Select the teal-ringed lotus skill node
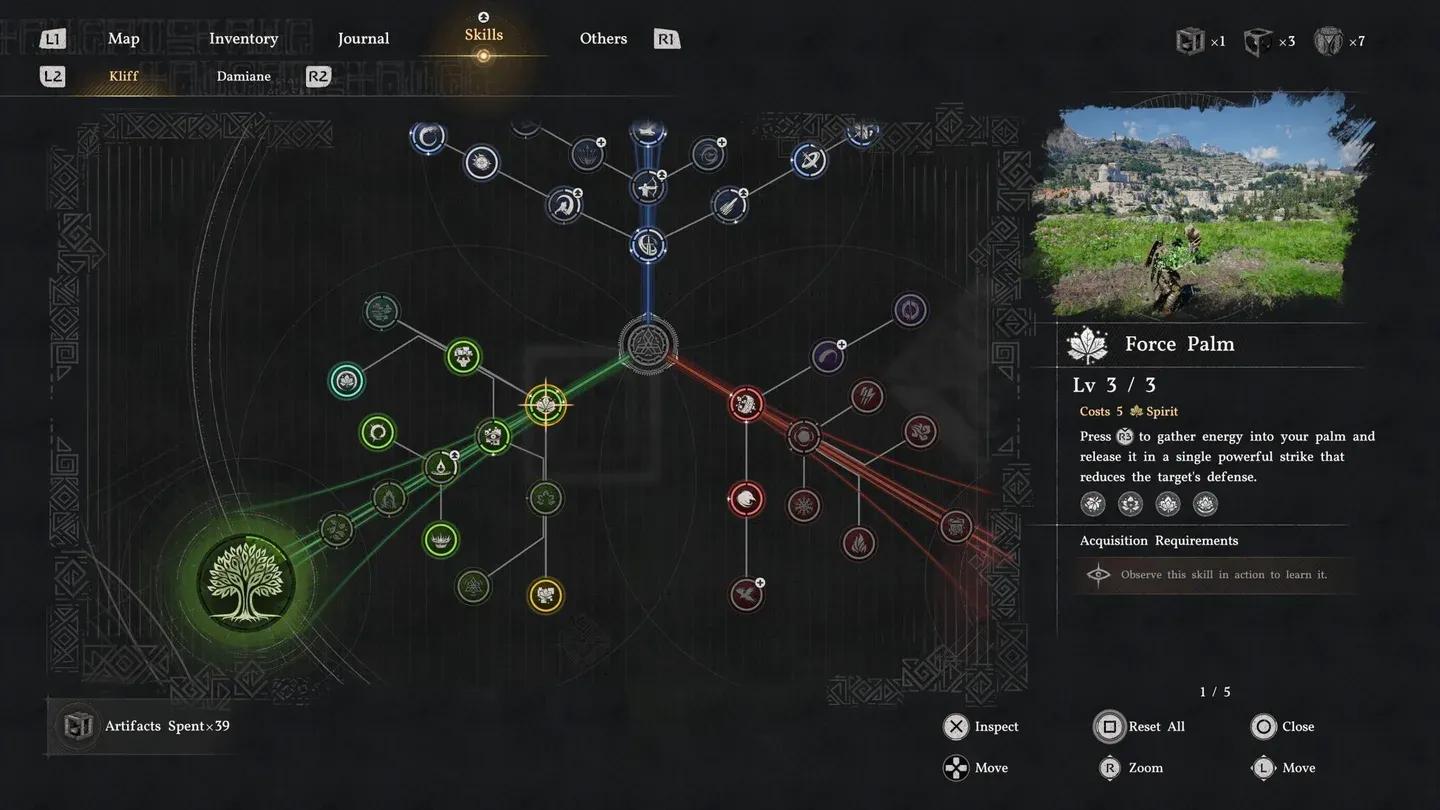This screenshot has height=810, width=1440. click(x=346, y=380)
